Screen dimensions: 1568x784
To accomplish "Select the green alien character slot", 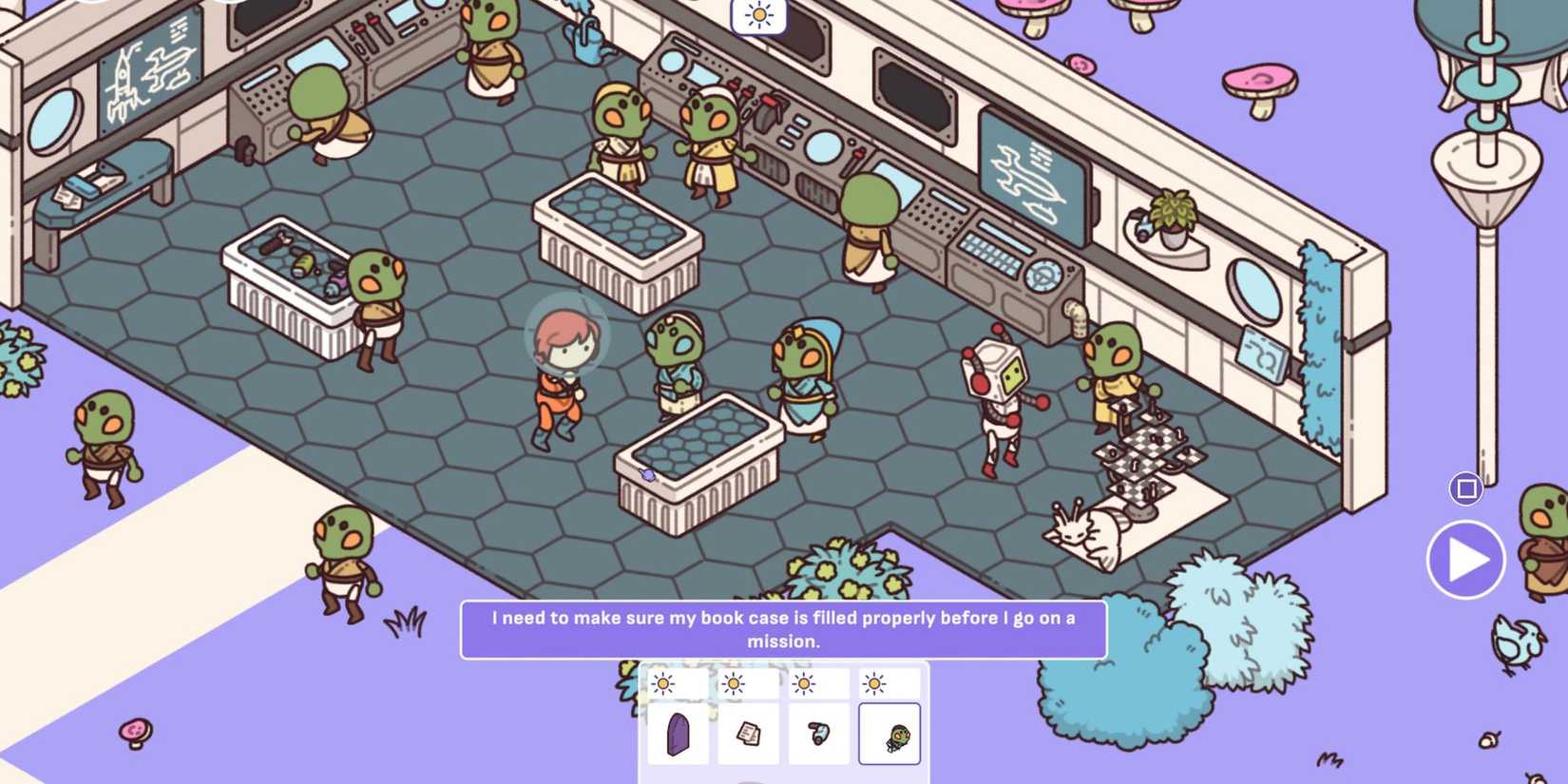I will click(x=889, y=734).
